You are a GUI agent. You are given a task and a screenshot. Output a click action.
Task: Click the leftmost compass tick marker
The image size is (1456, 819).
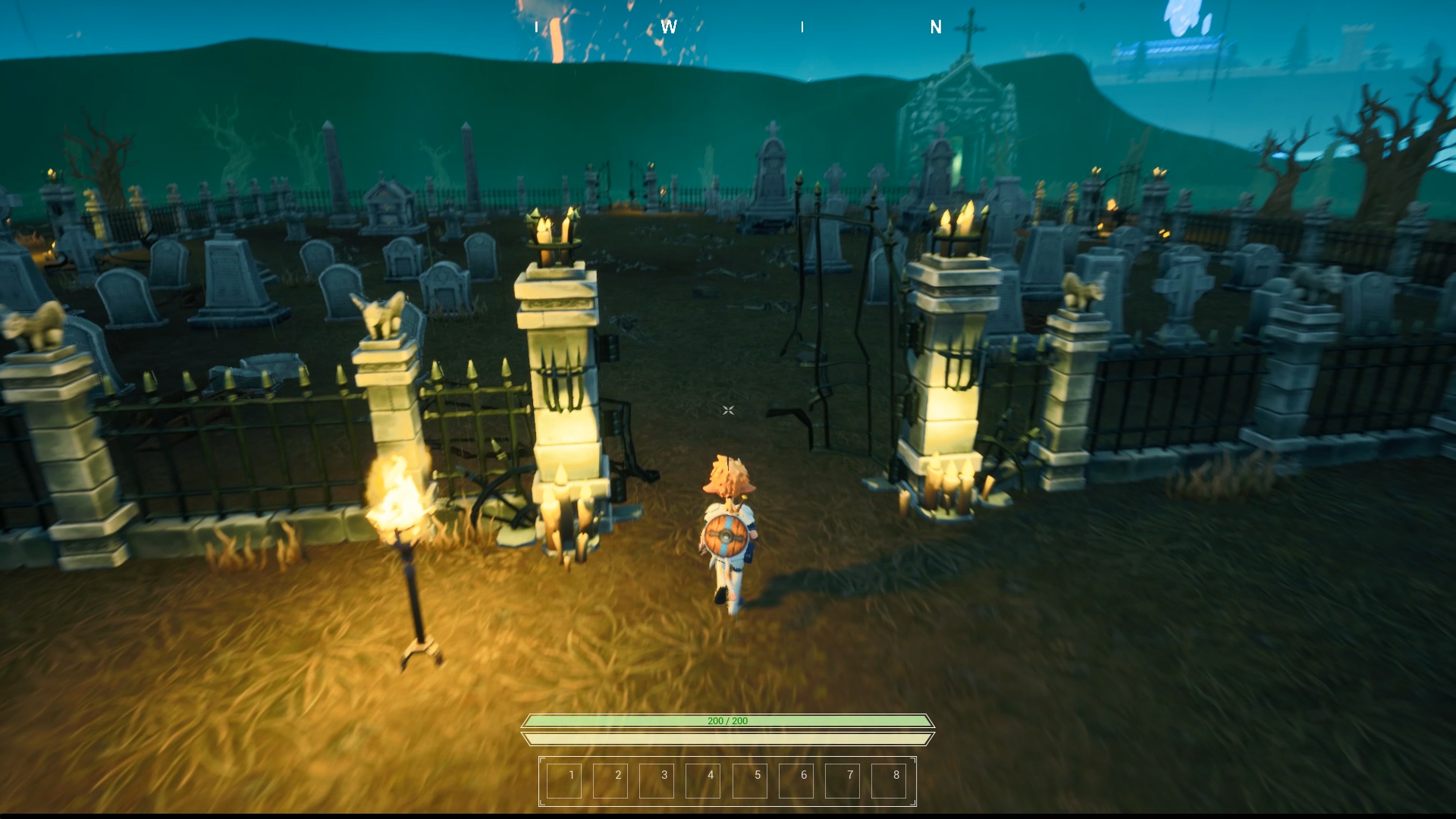(x=535, y=28)
